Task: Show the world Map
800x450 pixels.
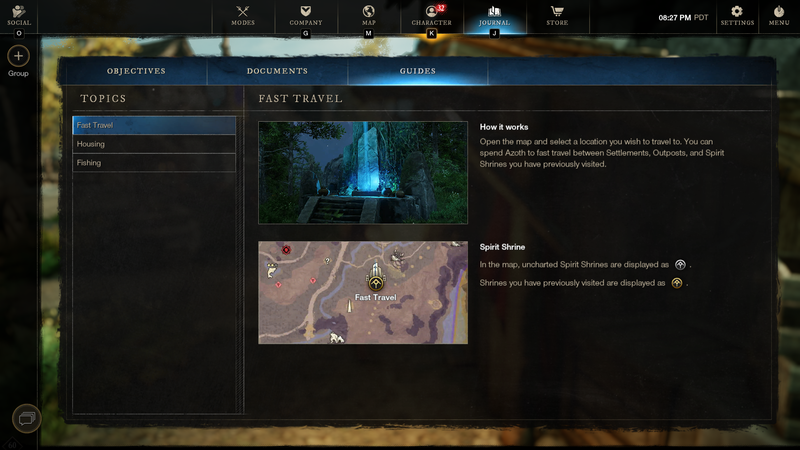Action: coord(368,15)
